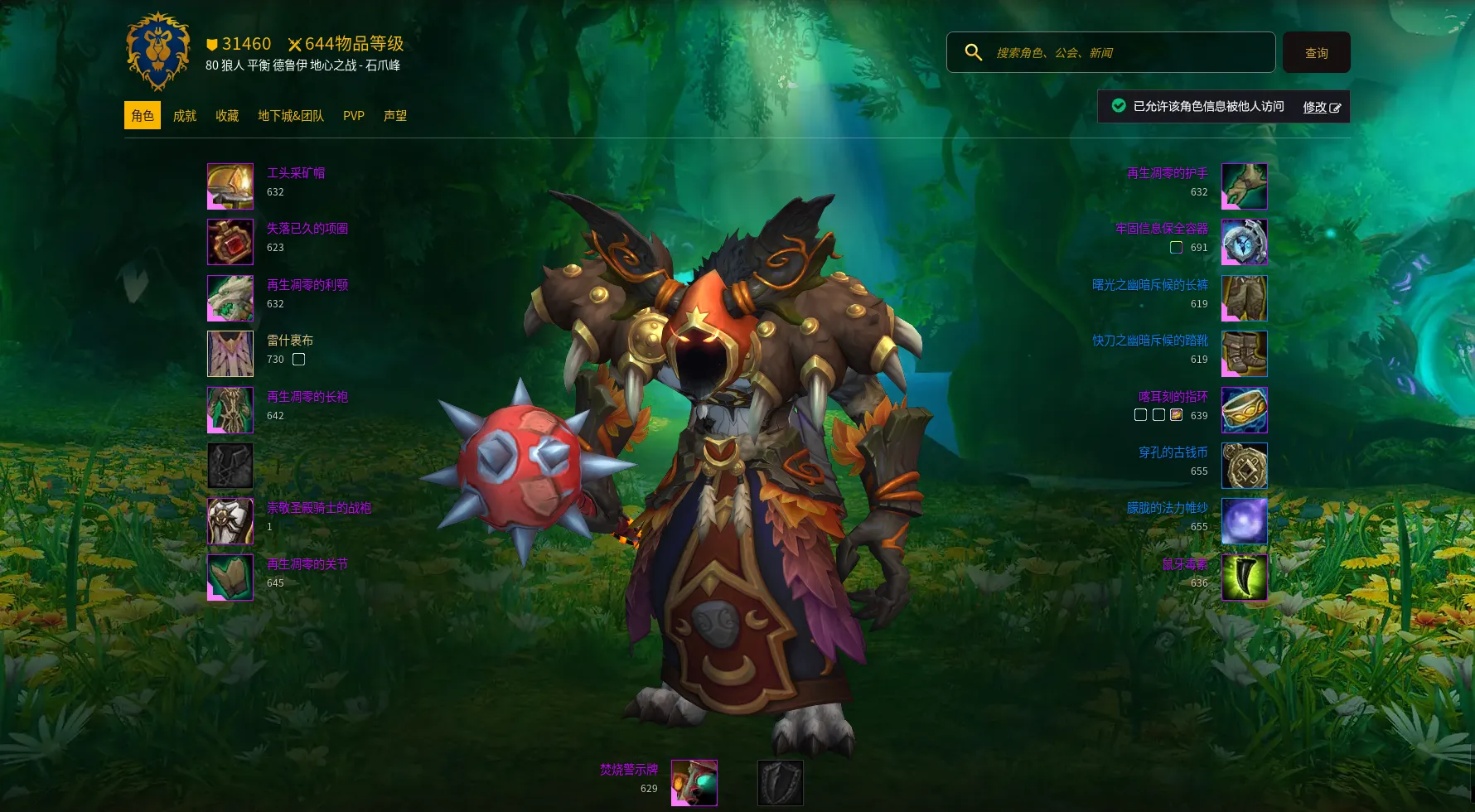Select the 嗜耳刻的指环 ring slot
1475x812 pixels.
(x=1244, y=410)
